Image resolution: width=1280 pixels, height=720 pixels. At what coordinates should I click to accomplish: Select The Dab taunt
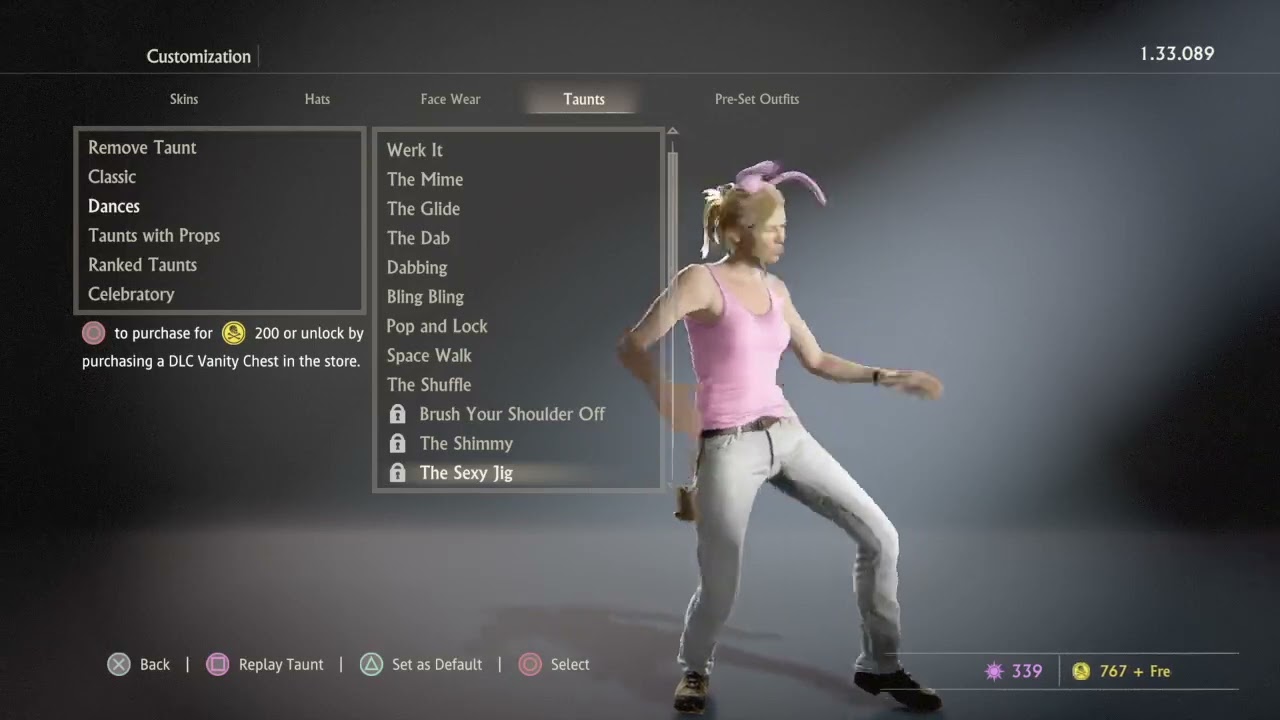pyautogui.click(x=418, y=238)
